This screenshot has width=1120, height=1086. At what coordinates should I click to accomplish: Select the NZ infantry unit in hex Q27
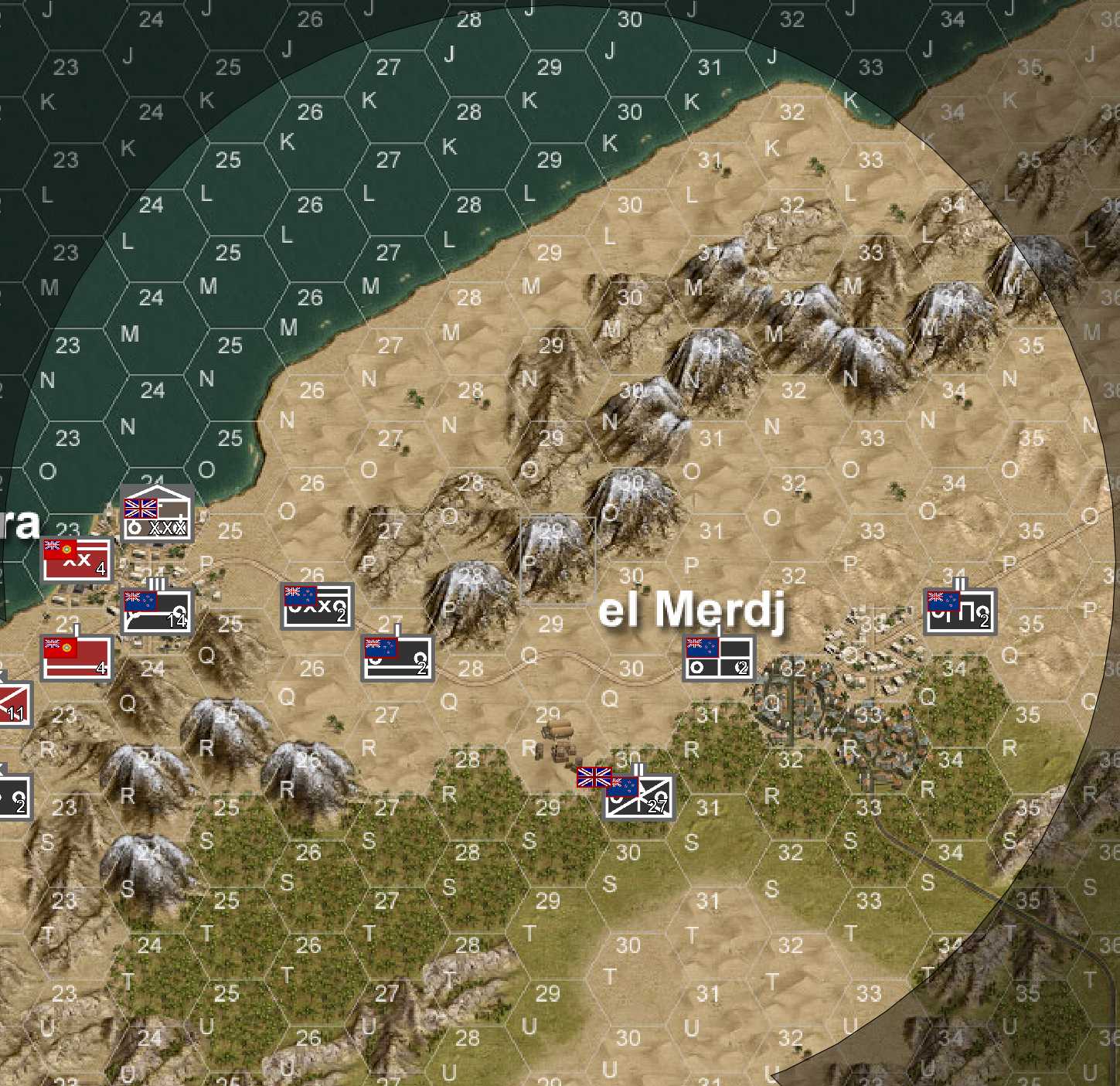397,658
